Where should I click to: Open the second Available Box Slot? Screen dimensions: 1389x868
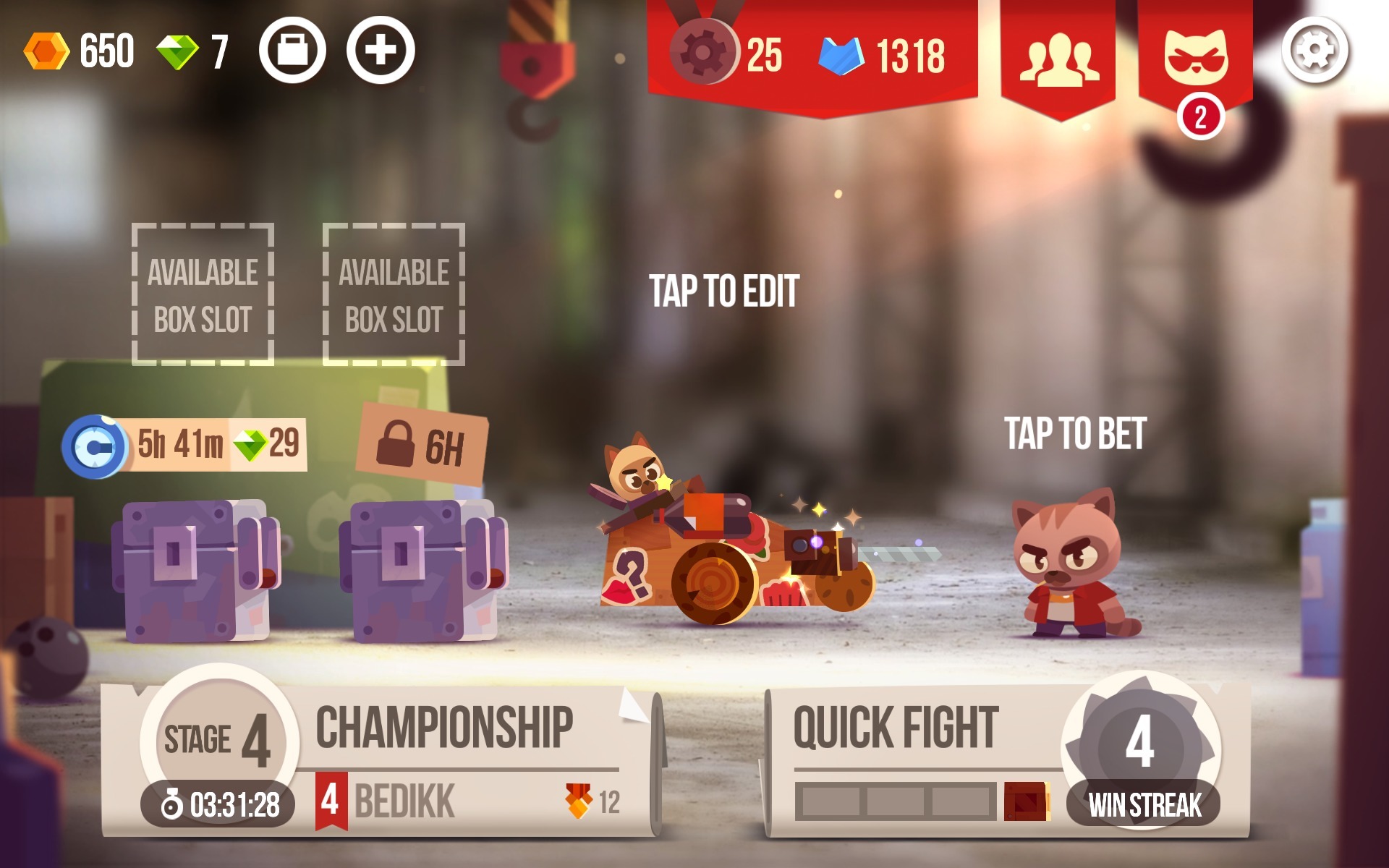394,293
